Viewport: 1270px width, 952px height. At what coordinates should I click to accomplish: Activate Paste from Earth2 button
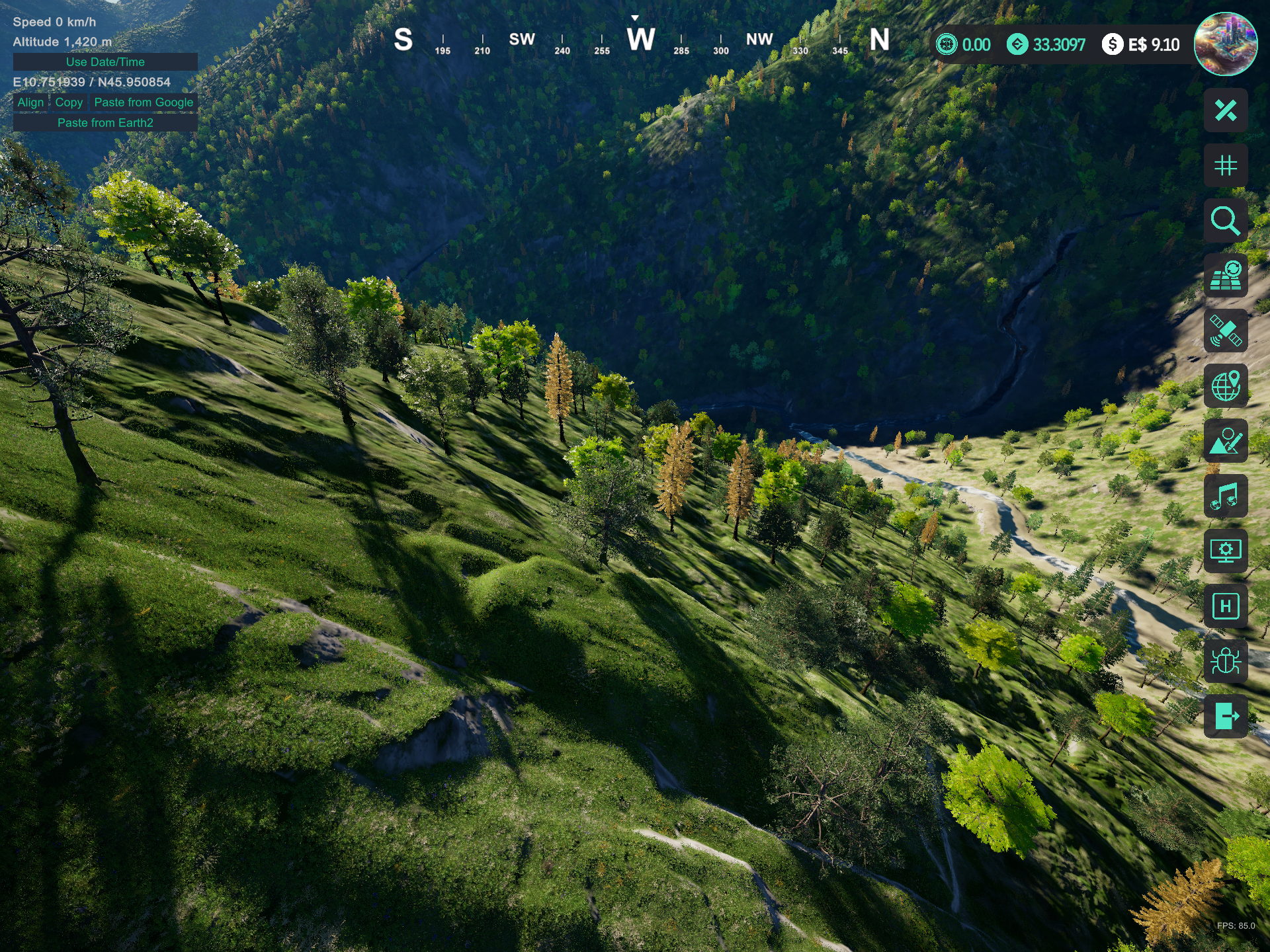(105, 123)
